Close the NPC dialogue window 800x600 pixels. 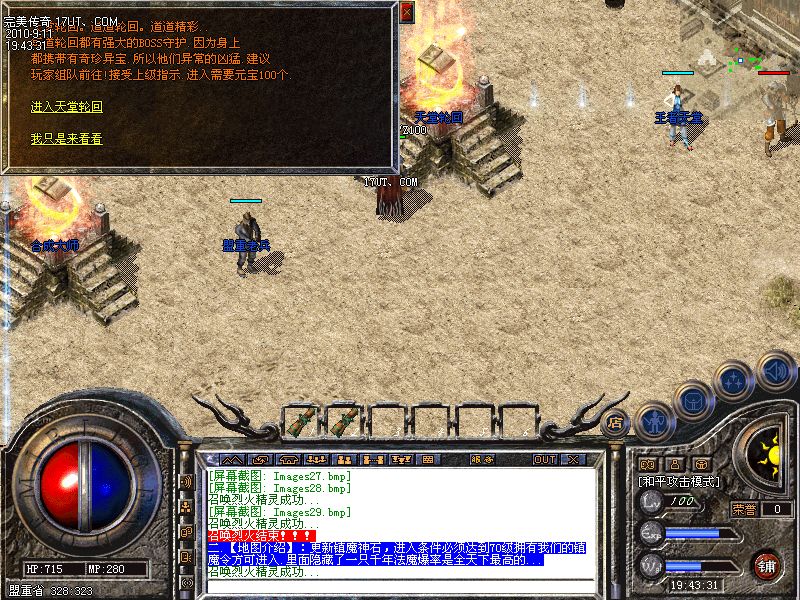[406, 12]
